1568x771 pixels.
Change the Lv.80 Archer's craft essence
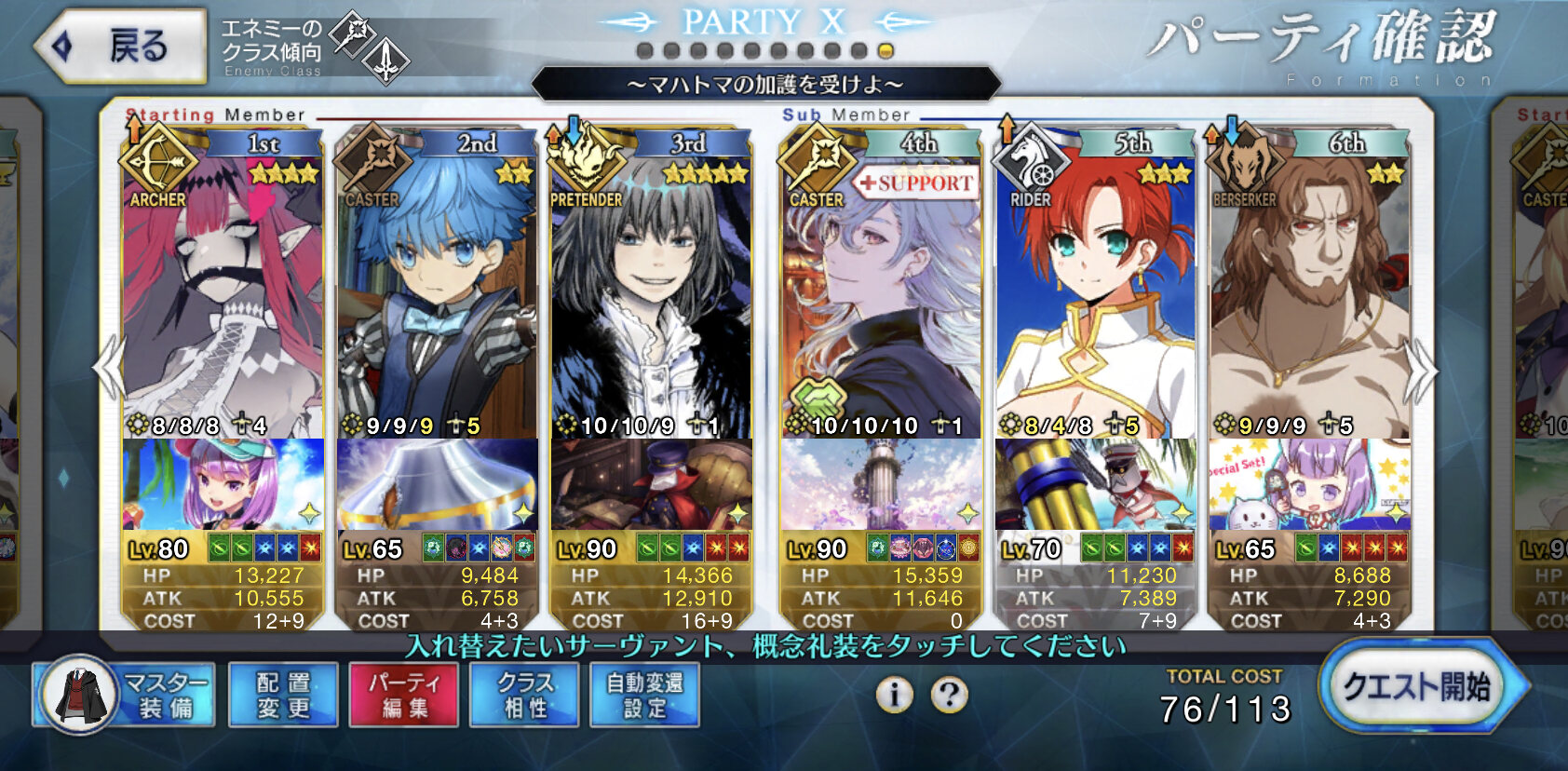click(x=223, y=484)
